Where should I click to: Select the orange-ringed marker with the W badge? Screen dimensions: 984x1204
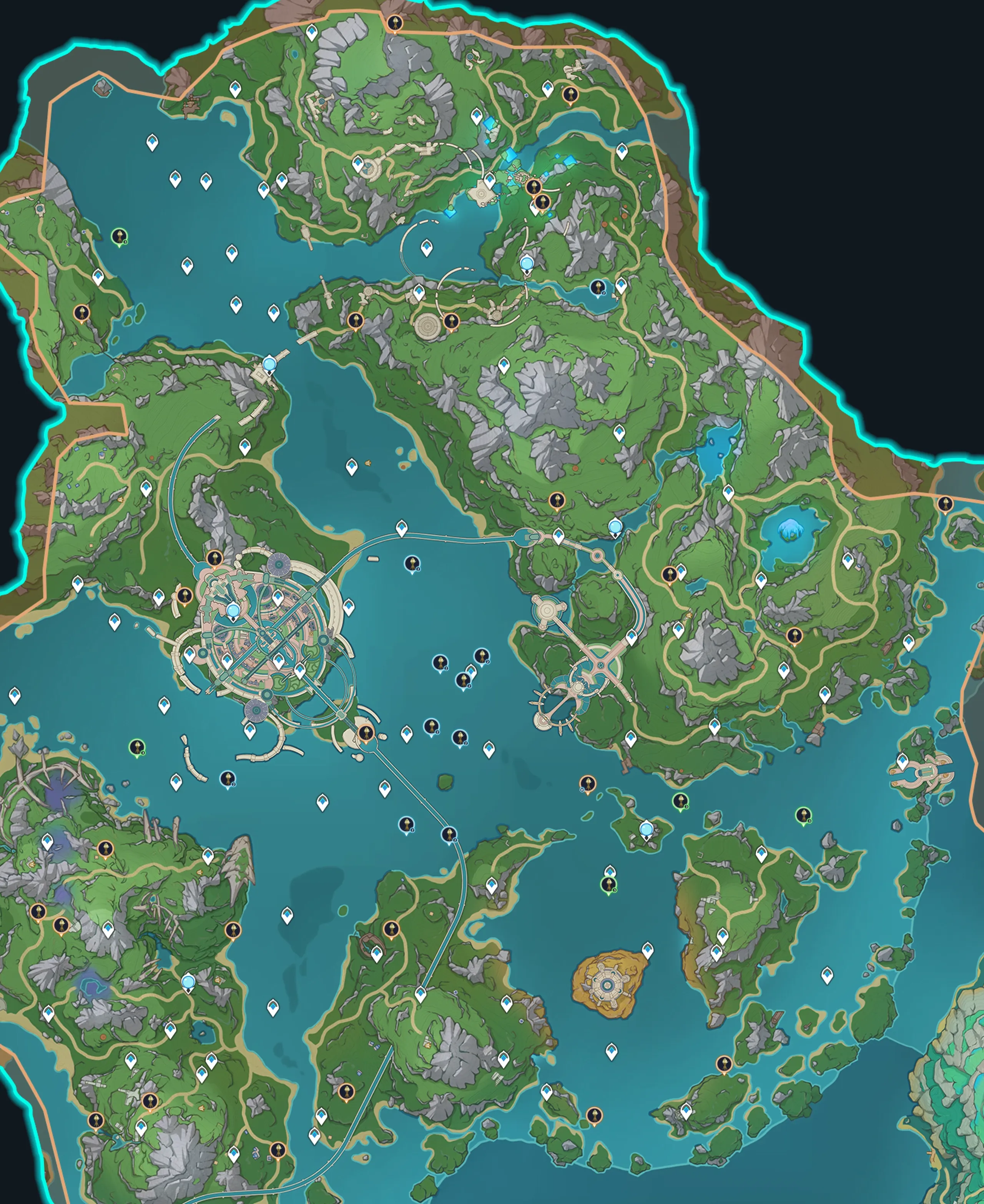(x=588, y=784)
